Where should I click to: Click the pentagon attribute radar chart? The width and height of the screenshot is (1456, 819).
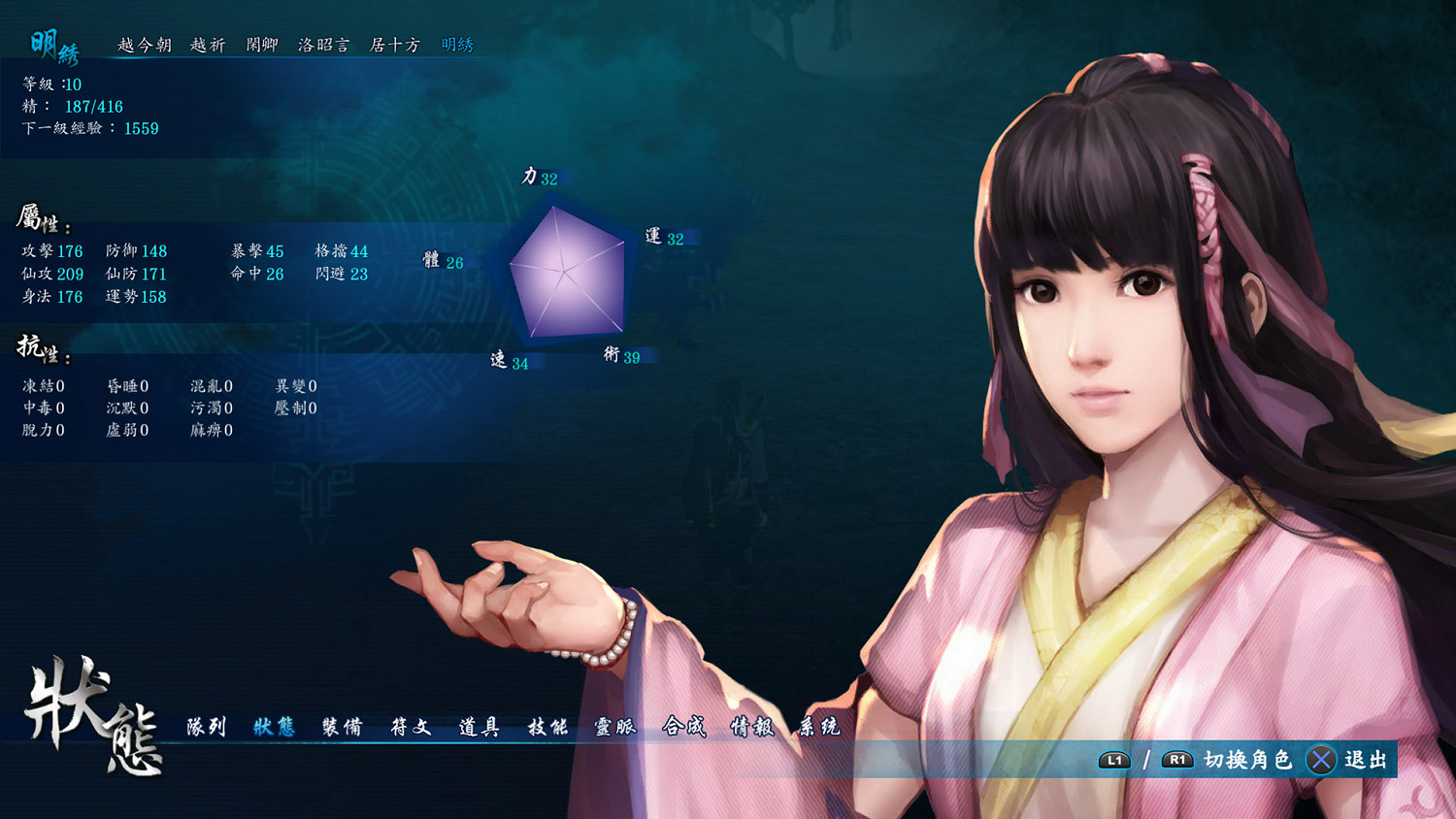tap(566, 272)
